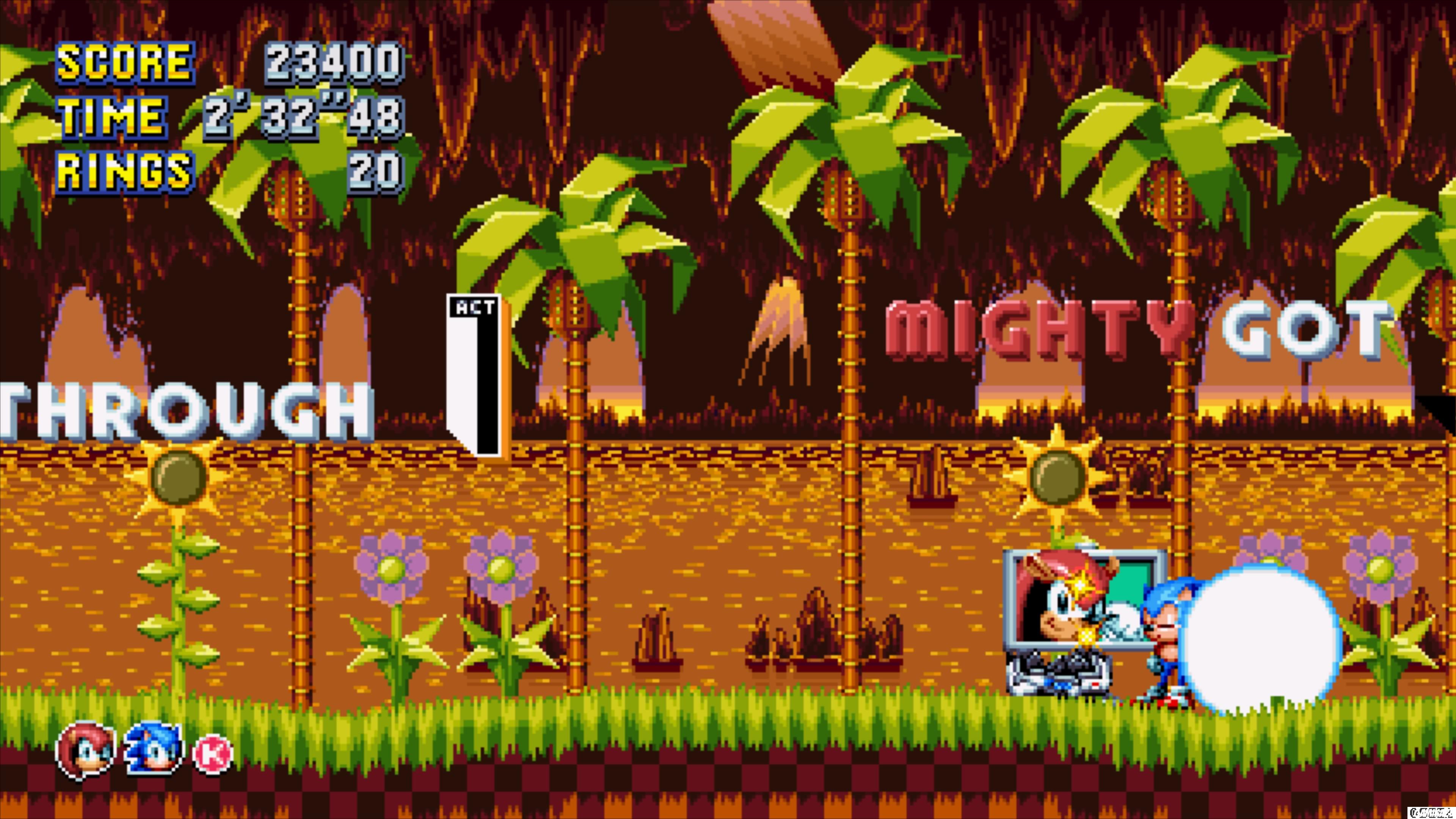1456x819 pixels.
Task: Click the score value 23400
Action: coord(334,61)
